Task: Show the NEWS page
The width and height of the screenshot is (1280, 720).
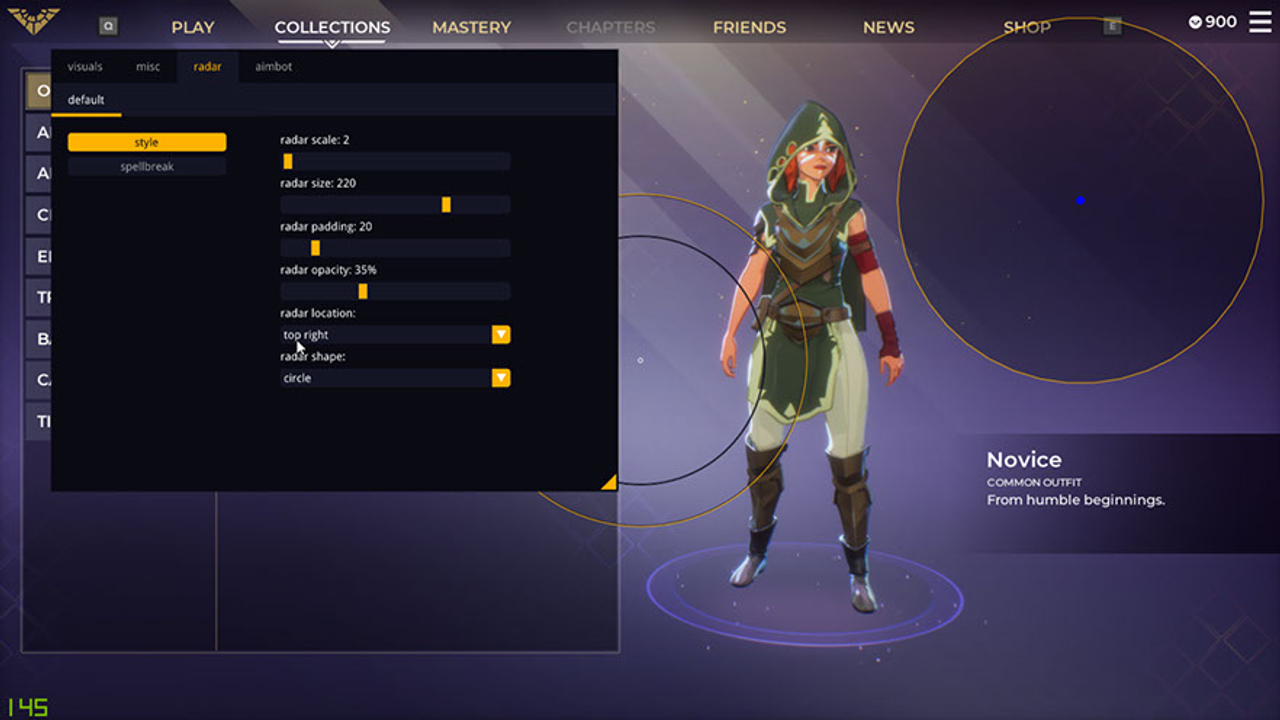Action: click(888, 27)
